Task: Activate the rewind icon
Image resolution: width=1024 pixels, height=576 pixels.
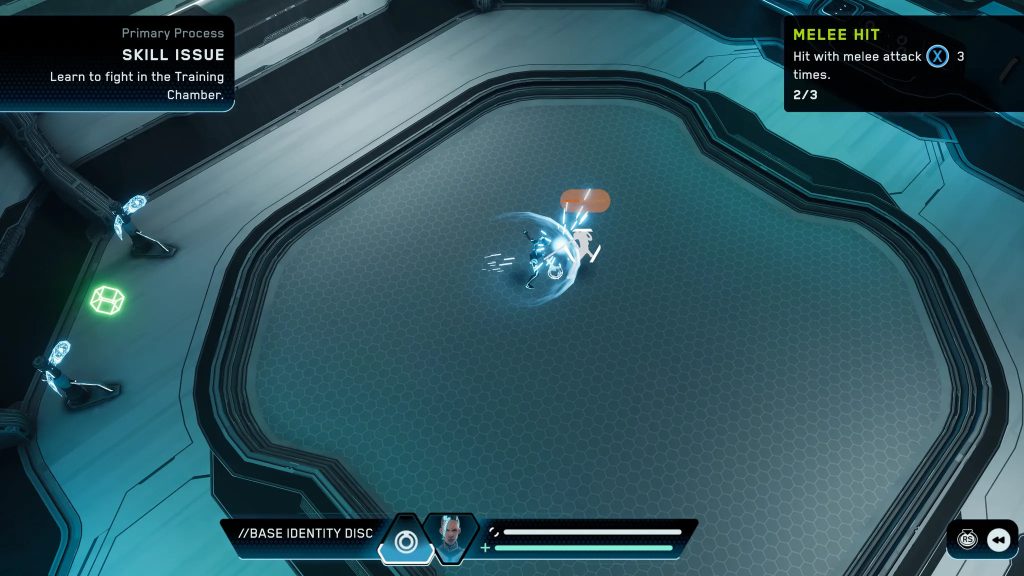Action: (x=998, y=540)
